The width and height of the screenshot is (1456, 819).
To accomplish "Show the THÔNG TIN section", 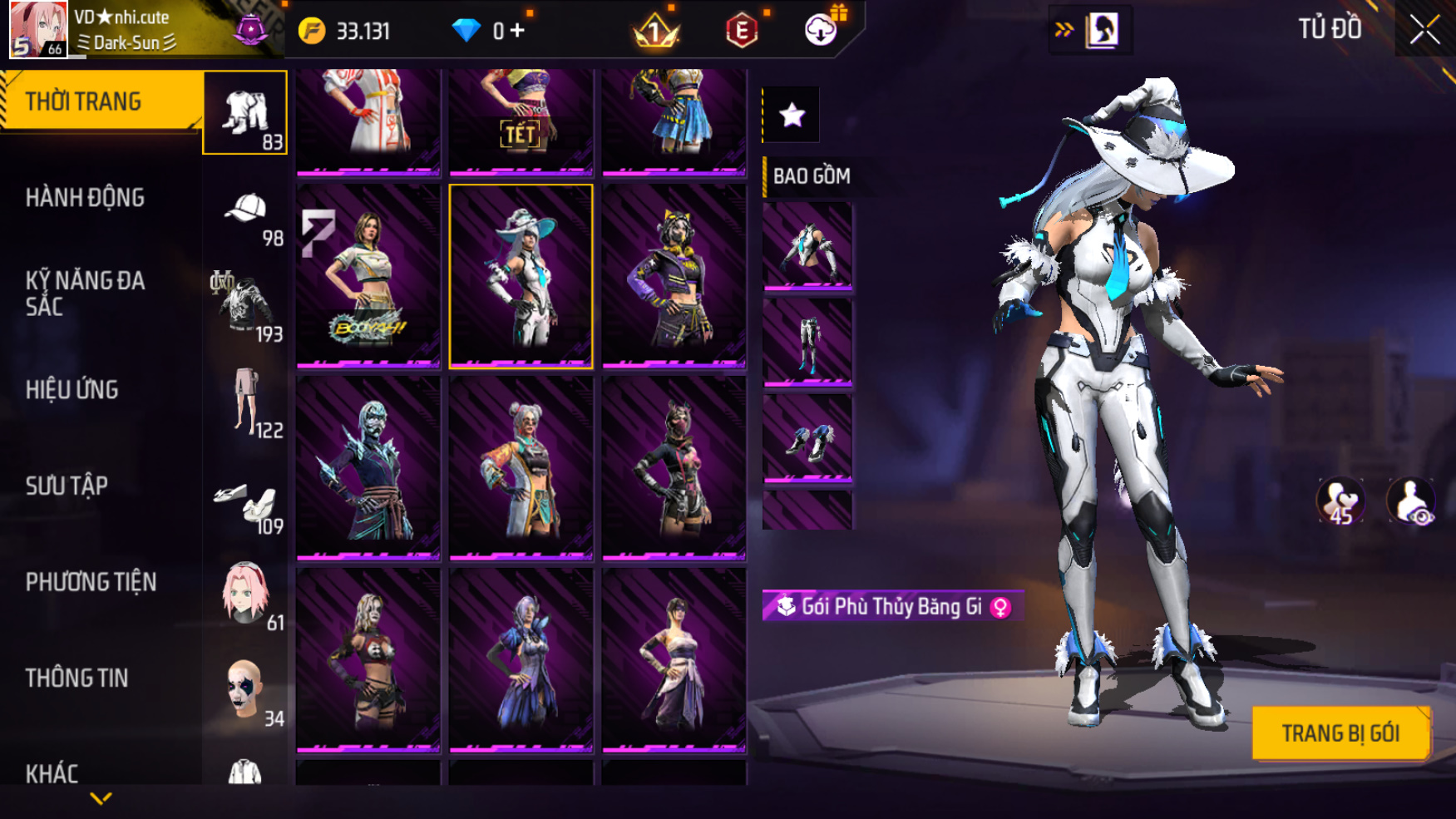I will 77,678.
